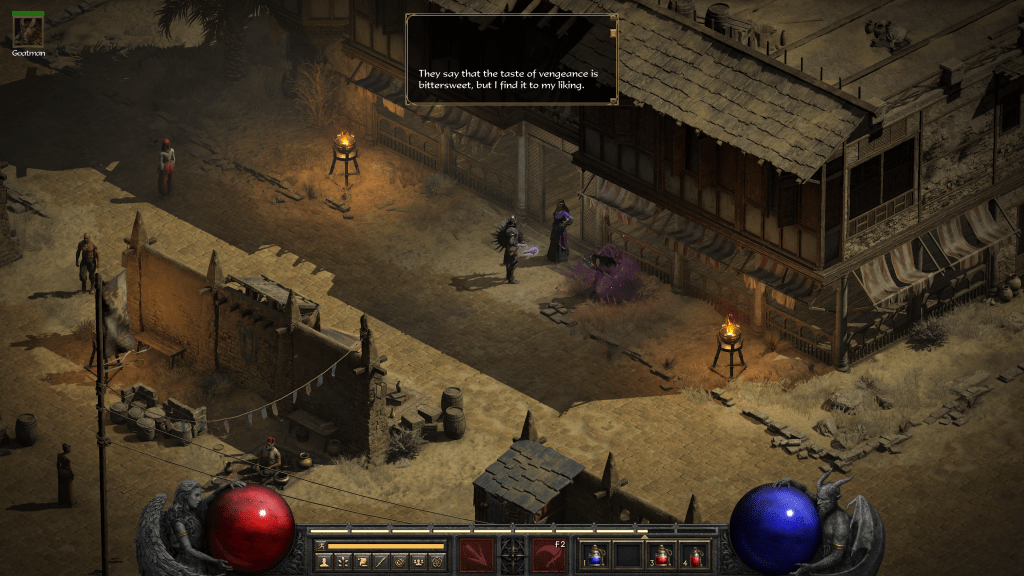Choose the right-click skill marked F2
Screen dimensions: 1024x576
coord(549,555)
